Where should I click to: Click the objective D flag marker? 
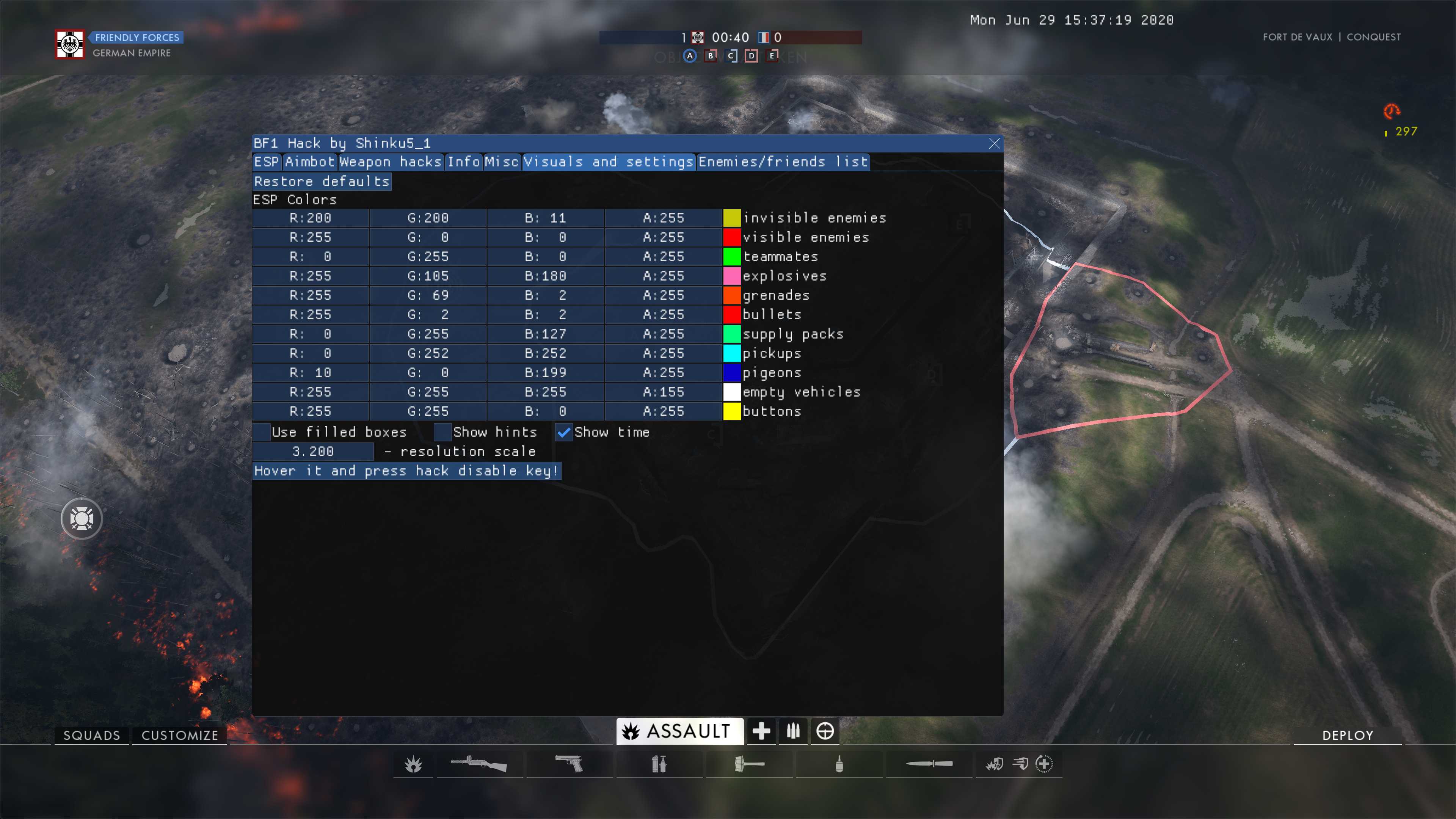coord(751,56)
